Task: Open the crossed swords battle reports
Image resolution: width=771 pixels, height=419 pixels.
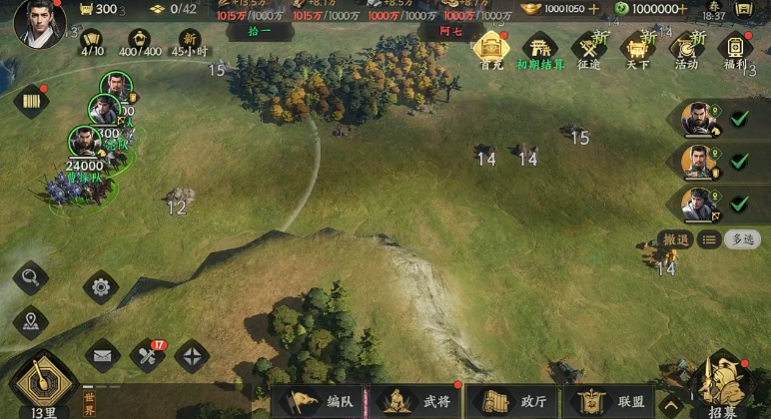Action: (x=147, y=355)
